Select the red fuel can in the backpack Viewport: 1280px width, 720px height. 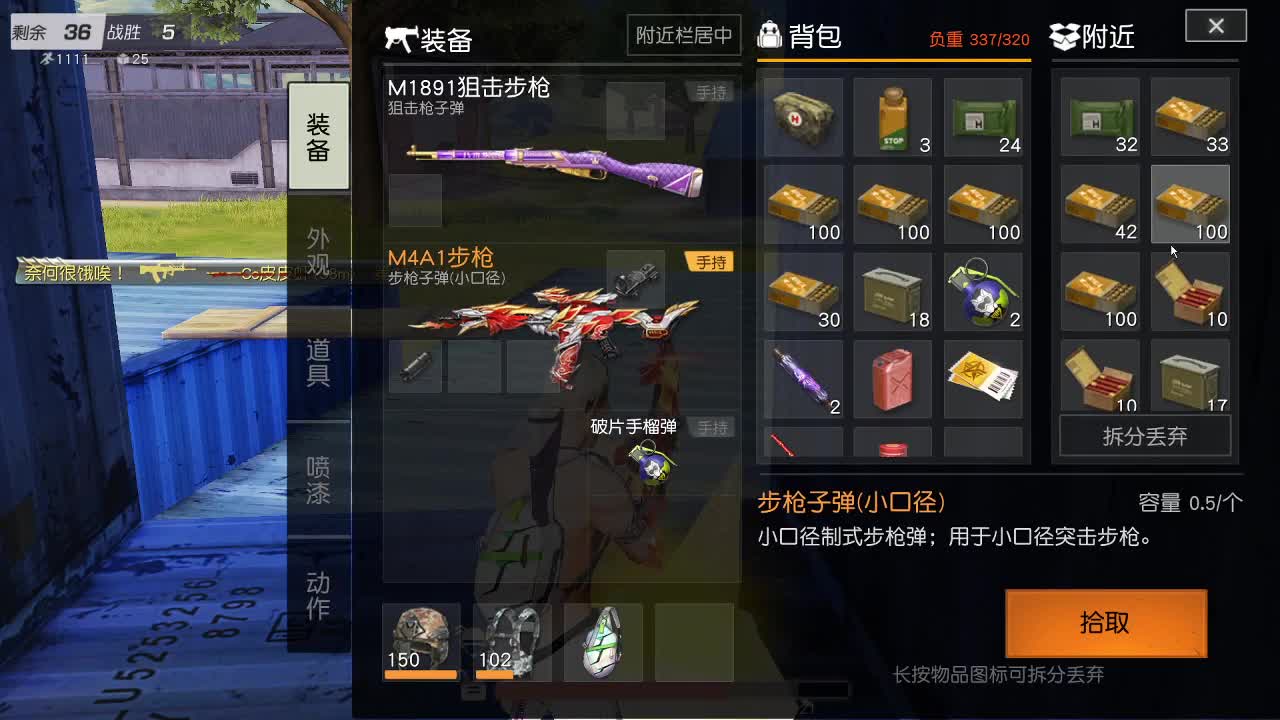point(893,379)
